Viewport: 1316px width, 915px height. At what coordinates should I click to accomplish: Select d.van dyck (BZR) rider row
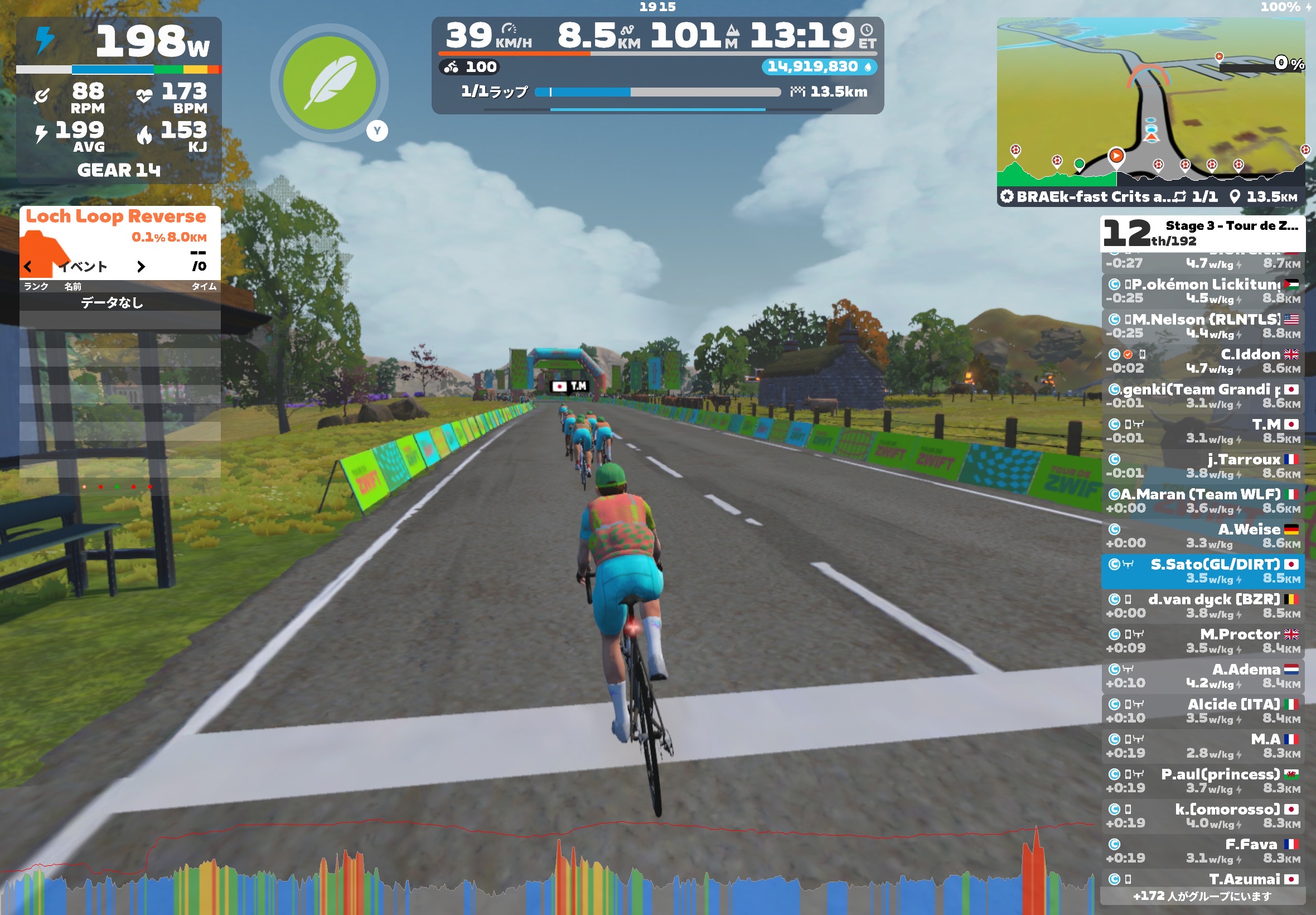click(x=1202, y=606)
